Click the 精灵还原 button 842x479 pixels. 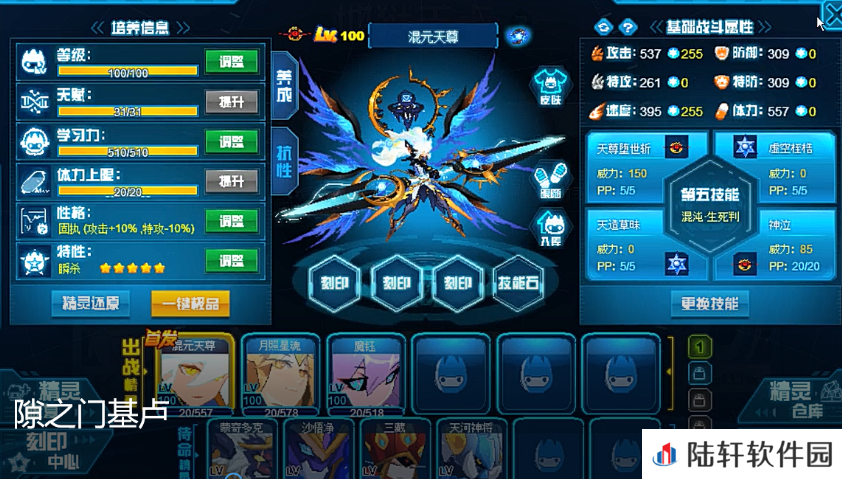click(92, 303)
